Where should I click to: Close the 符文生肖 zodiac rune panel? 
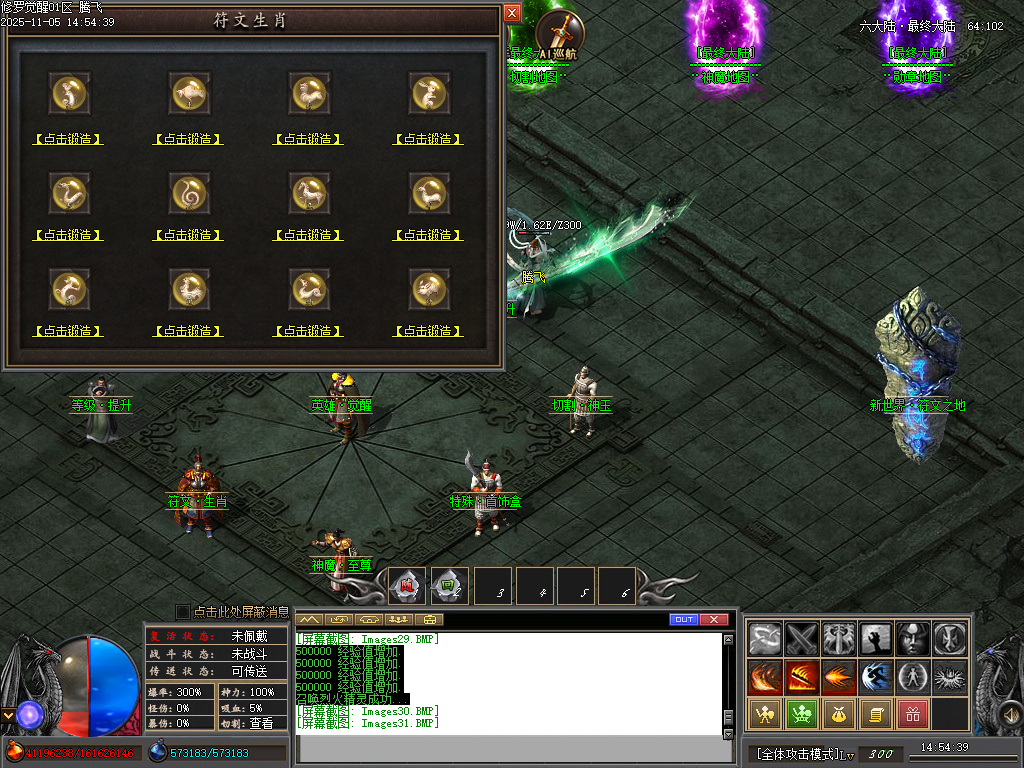point(512,13)
